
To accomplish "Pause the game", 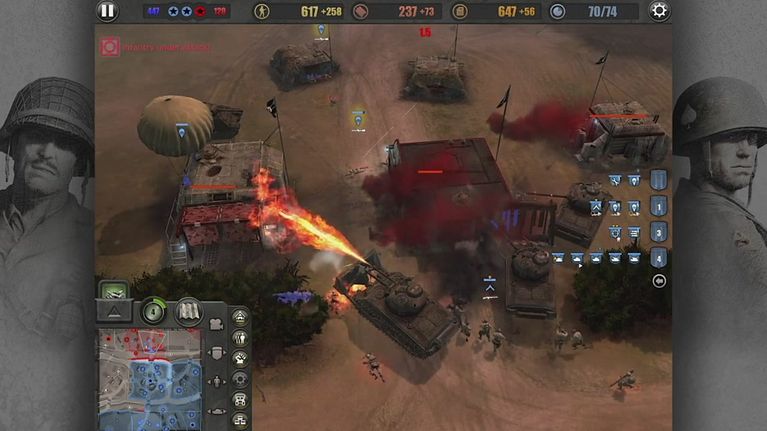I will [107, 11].
